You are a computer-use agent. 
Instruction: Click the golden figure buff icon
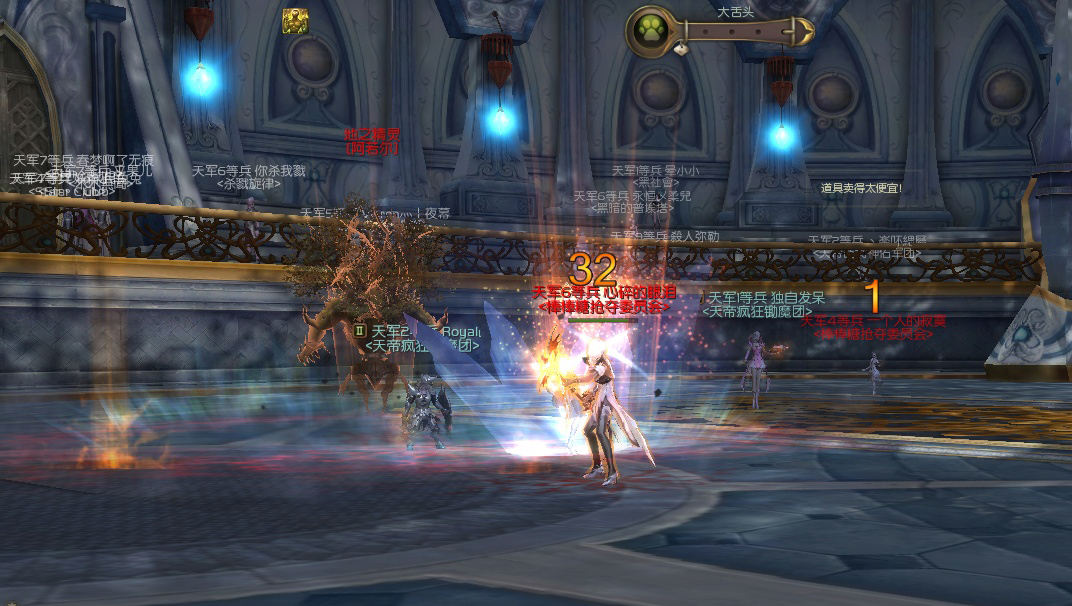(x=295, y=21)
